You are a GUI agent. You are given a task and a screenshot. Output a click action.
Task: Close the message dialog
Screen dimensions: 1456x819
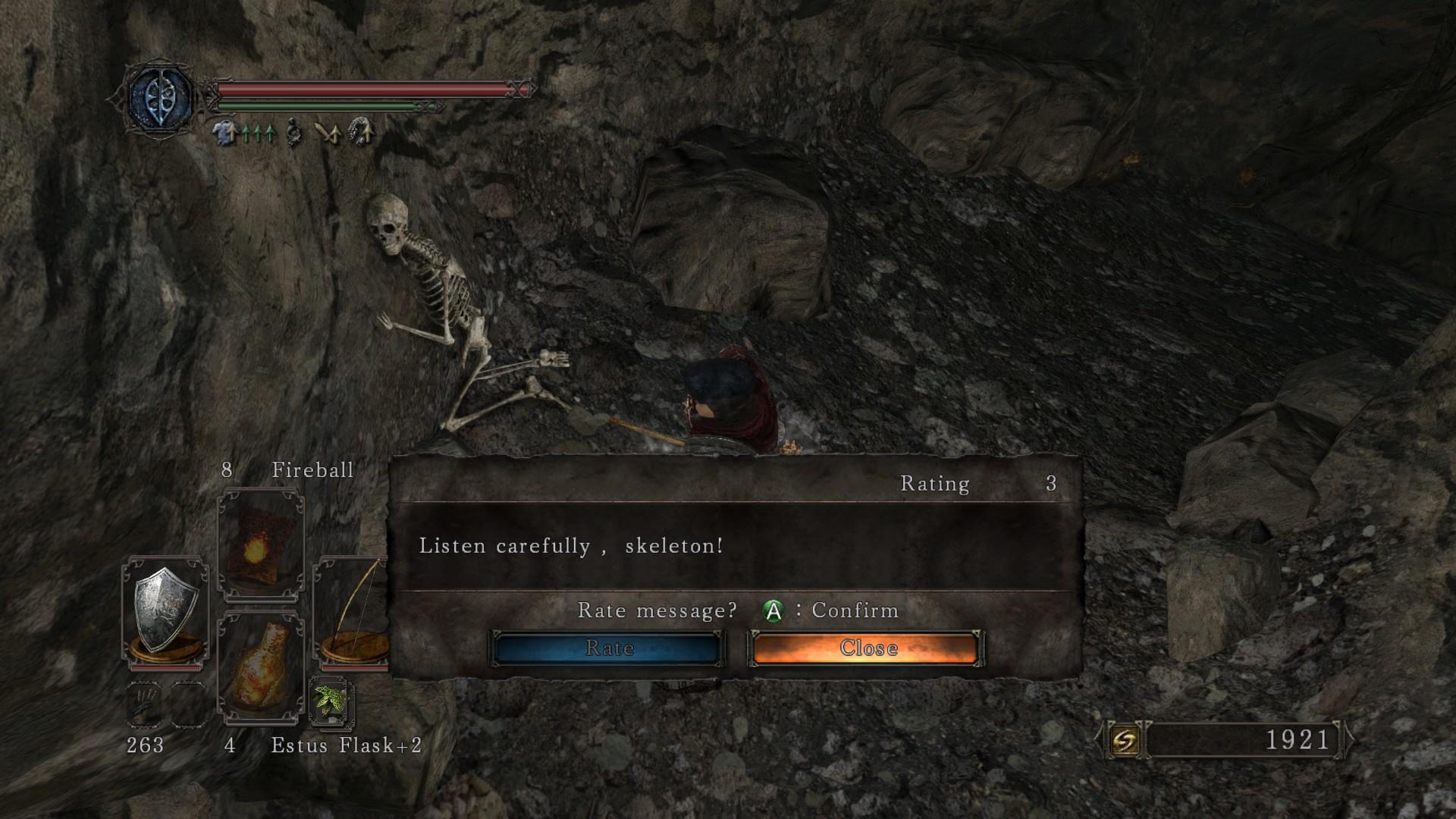tap(867, 648)
